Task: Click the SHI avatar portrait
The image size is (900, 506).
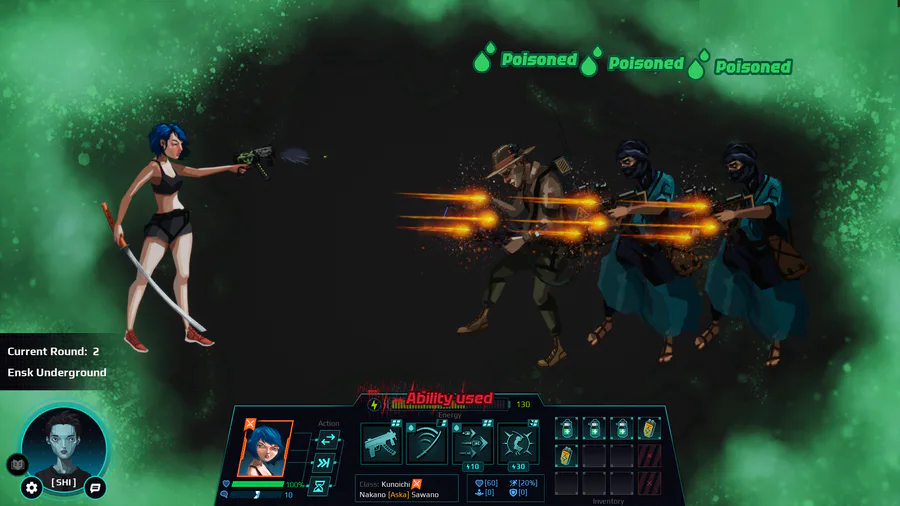Action: 64,443
